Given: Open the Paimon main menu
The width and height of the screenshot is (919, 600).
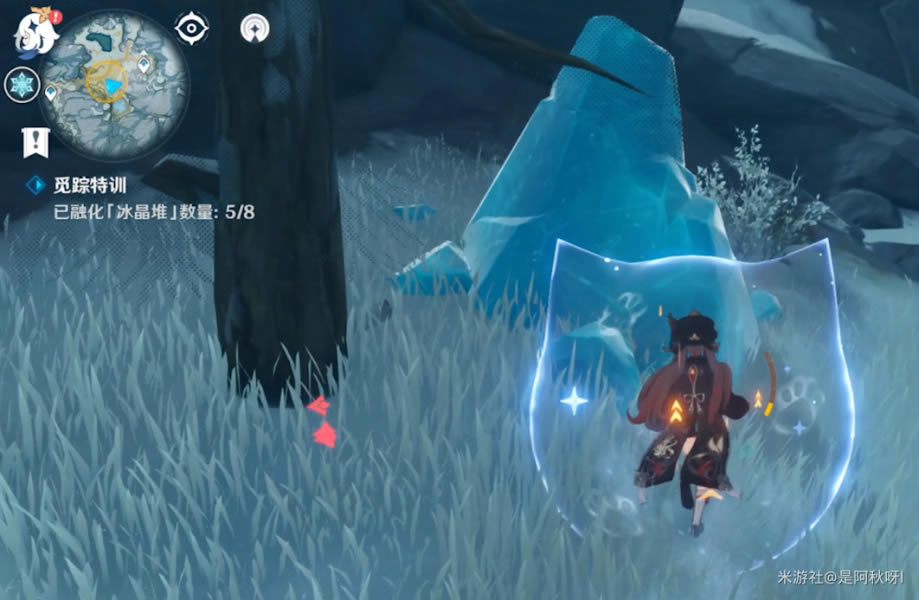Looking at the screenshot, I should (x=32, y=32).
